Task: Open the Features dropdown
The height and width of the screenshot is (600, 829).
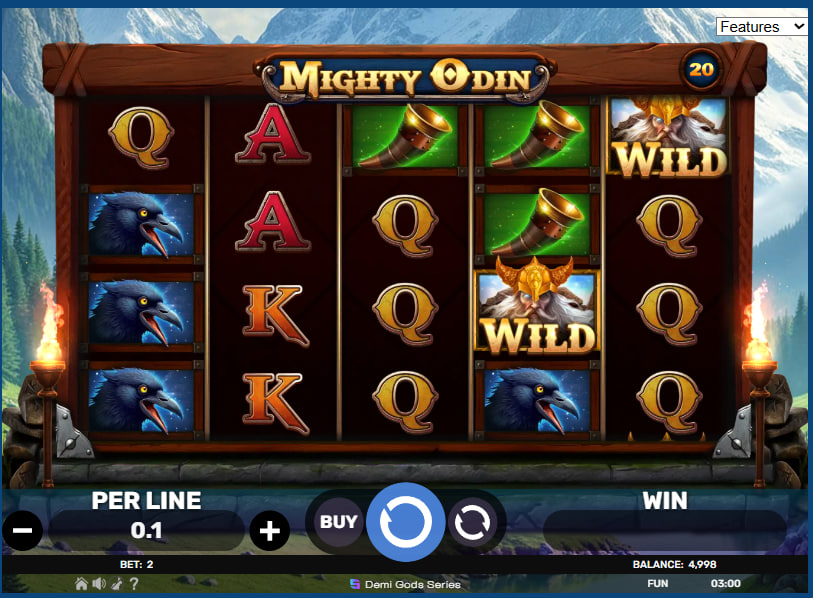Action: pyautogui.click(x=762, y=26)
